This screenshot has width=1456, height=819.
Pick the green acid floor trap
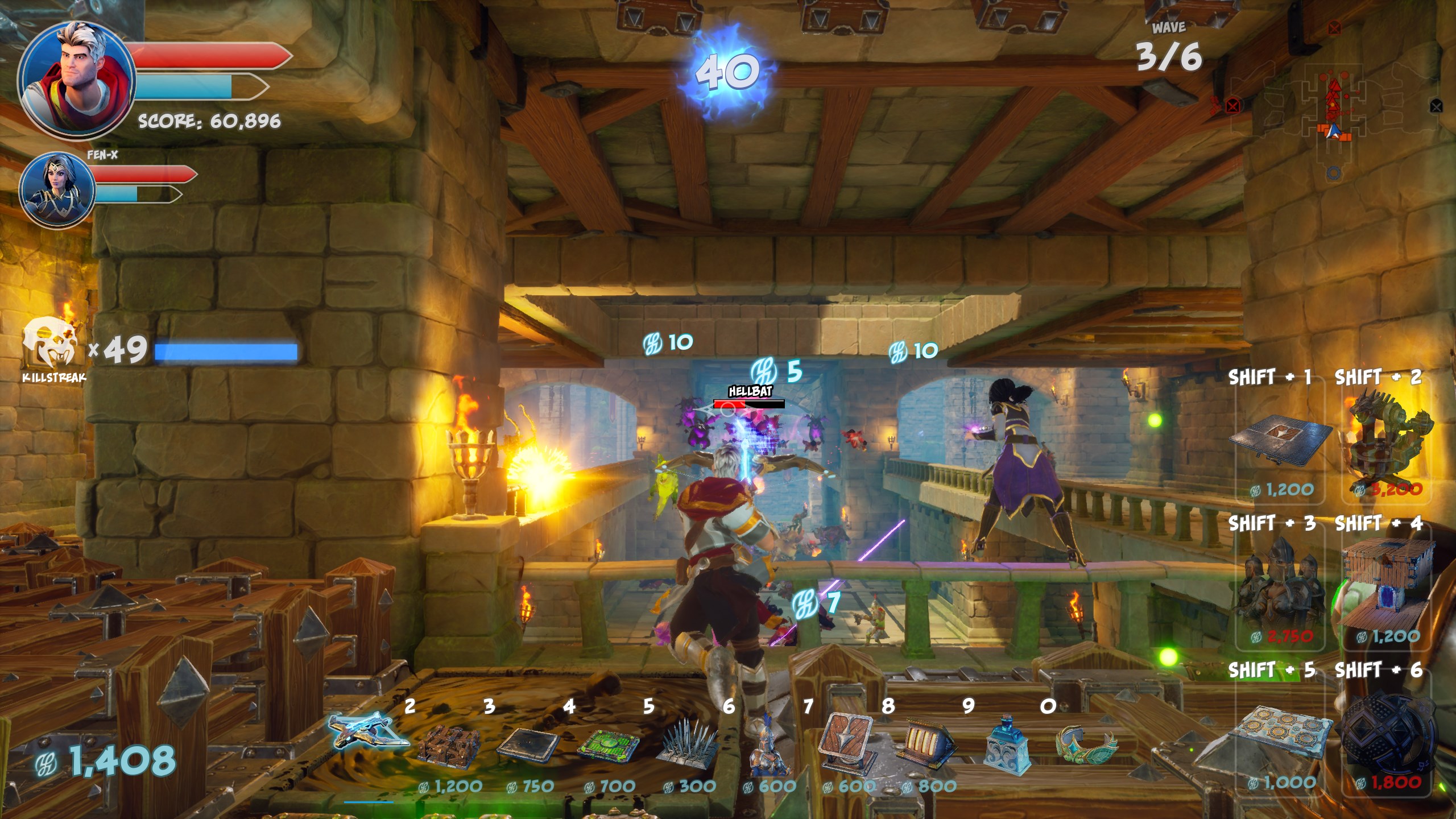click(x=609, y=744)
